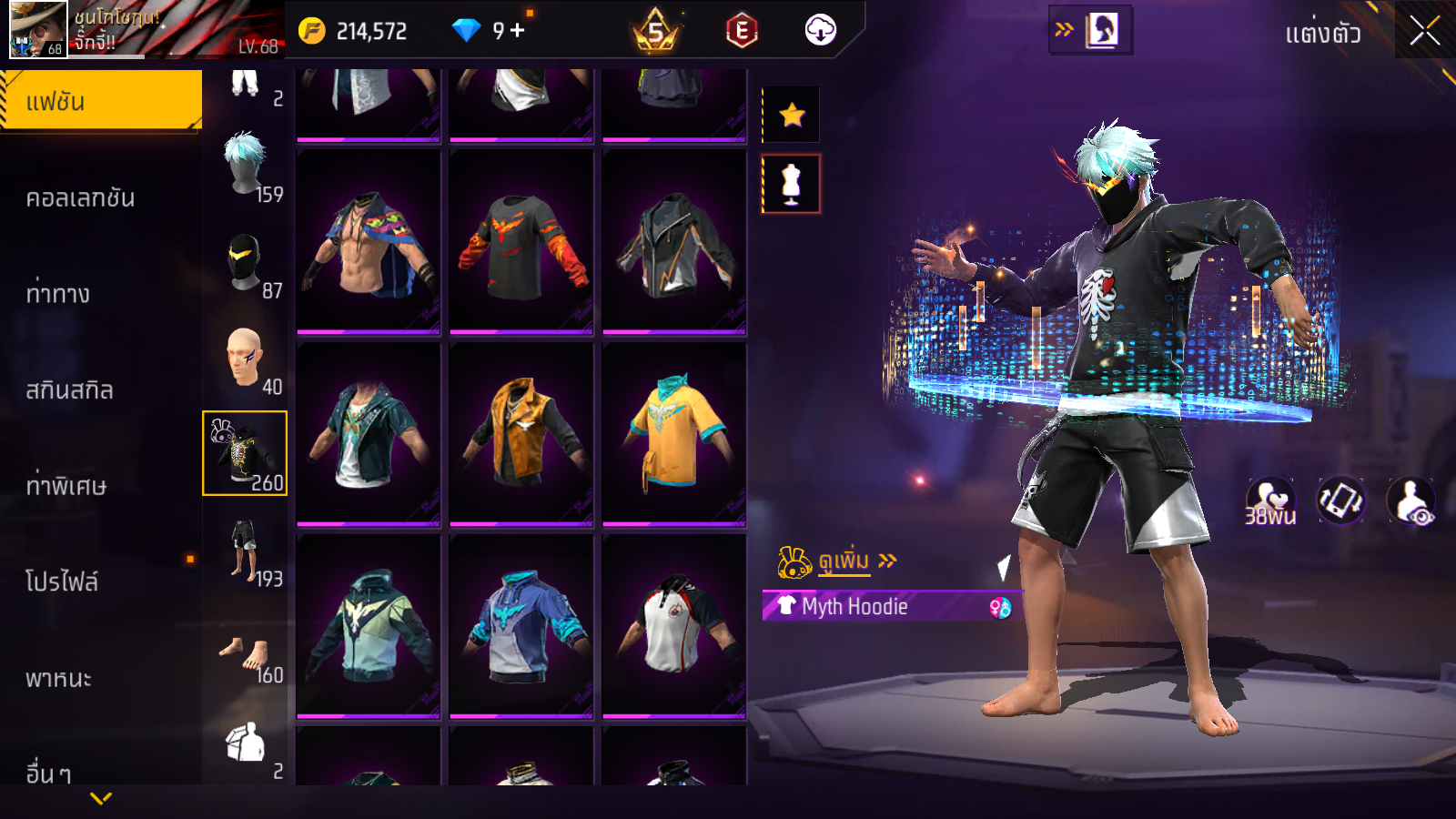Show favorites with the star button

point(792,115)
